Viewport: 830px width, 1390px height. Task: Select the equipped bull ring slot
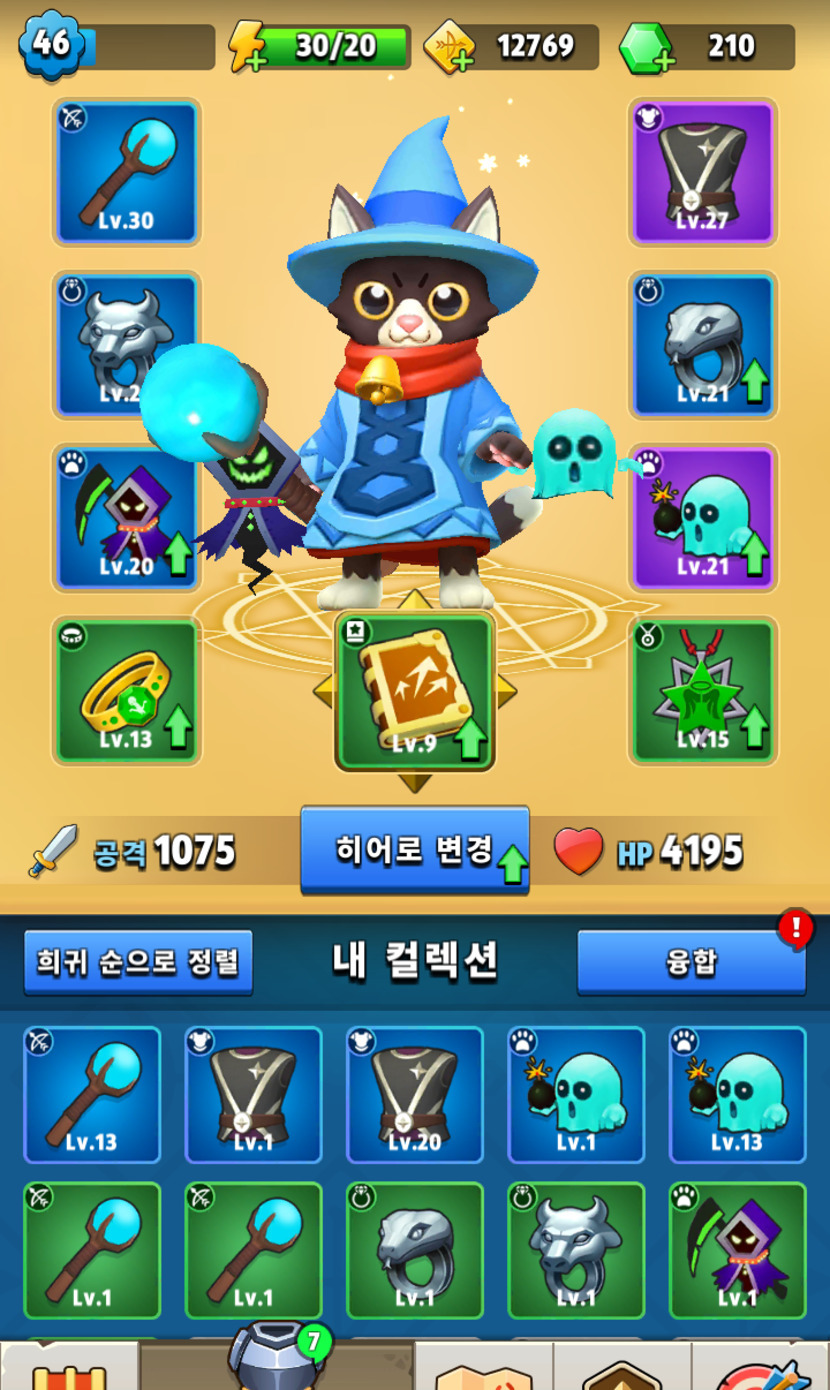127,345
